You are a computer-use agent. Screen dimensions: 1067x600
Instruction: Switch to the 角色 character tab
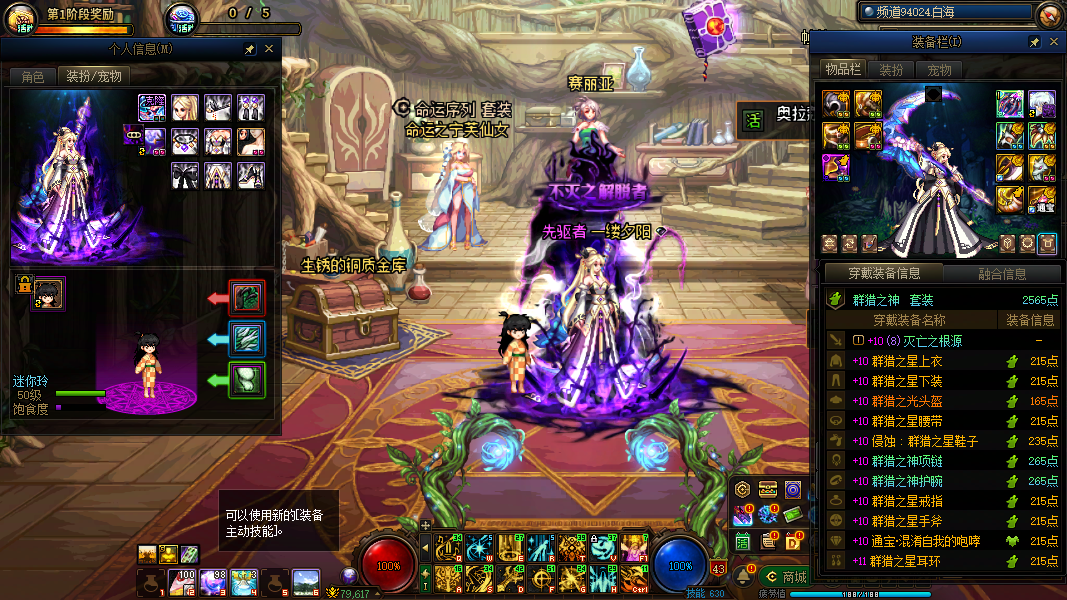(x=33, y=77)
